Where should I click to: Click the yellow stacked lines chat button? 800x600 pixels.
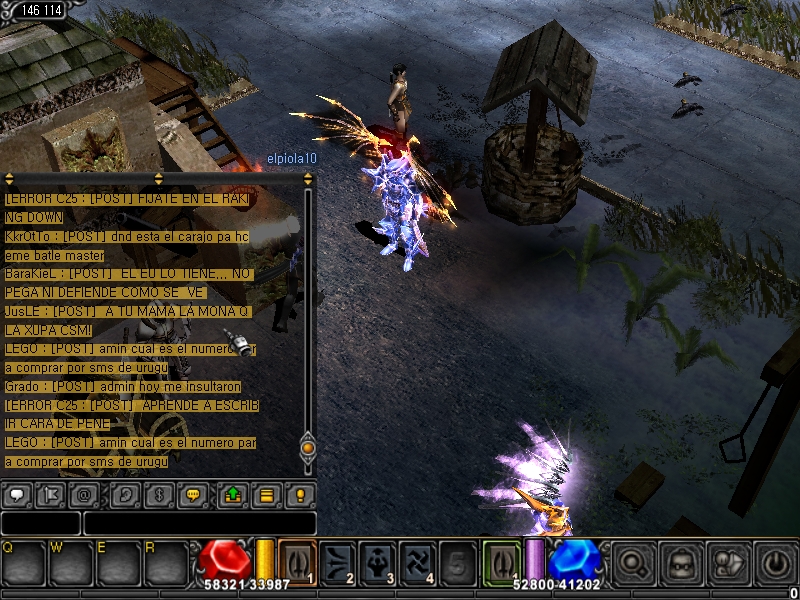(266, 495)
